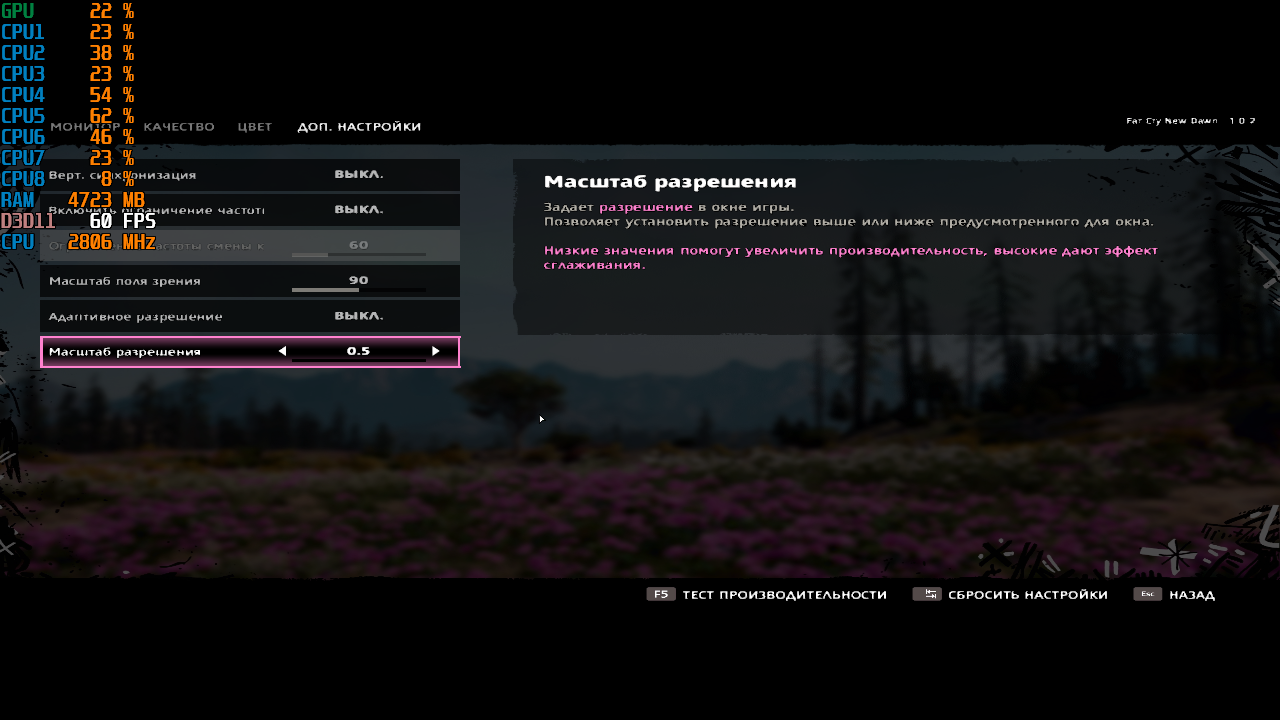Switch to the Качество tab

click(179, 127)
